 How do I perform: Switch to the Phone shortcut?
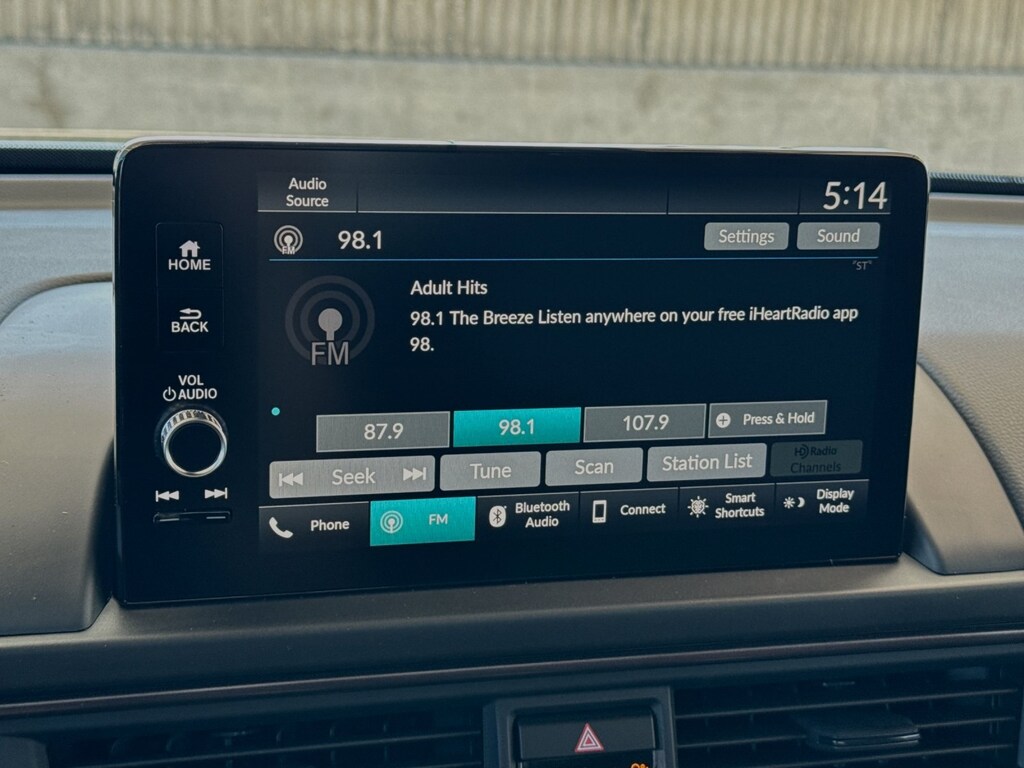coord(313,525)
